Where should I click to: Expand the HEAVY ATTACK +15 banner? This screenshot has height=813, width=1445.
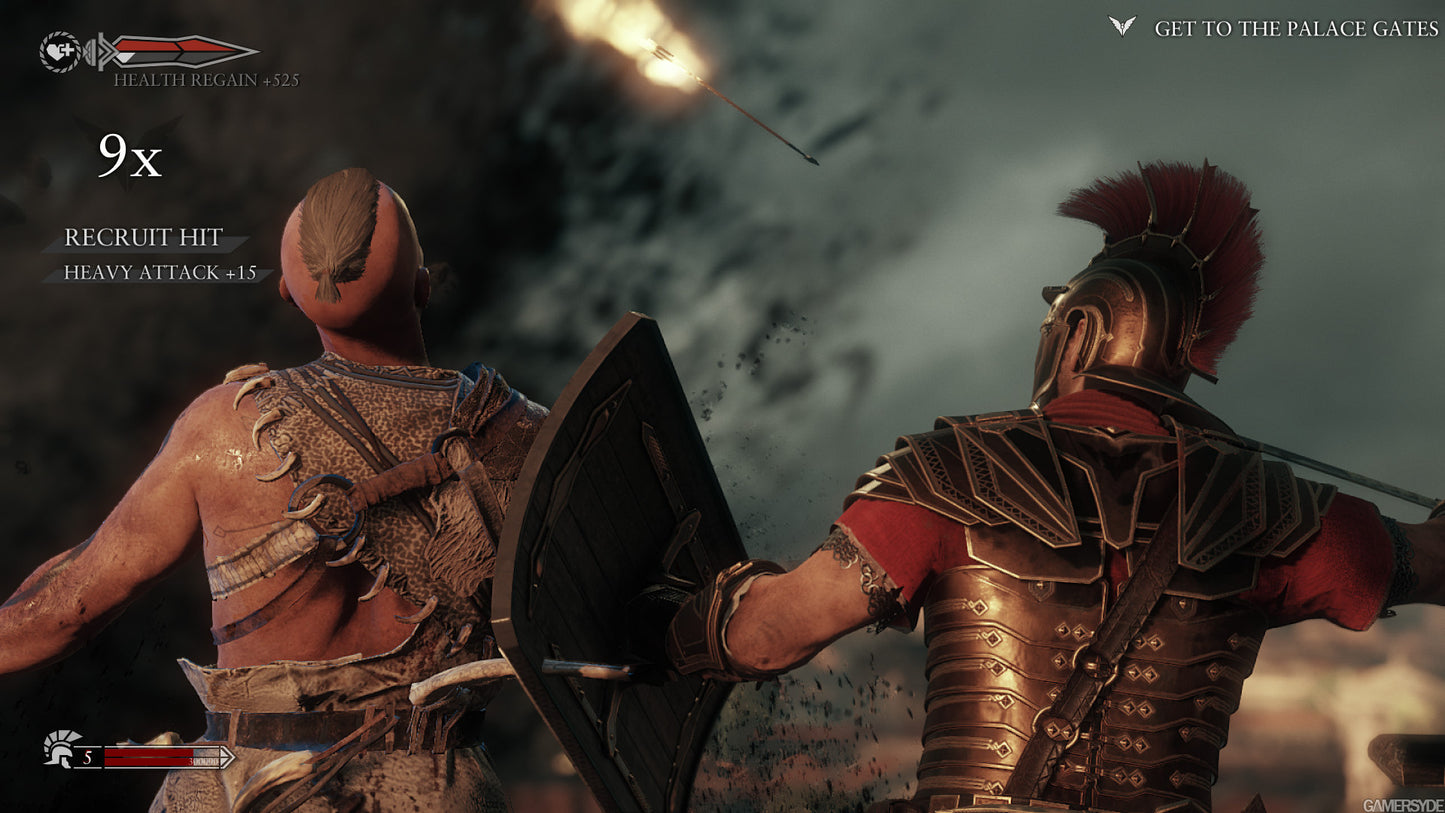(x=158, y=271)
